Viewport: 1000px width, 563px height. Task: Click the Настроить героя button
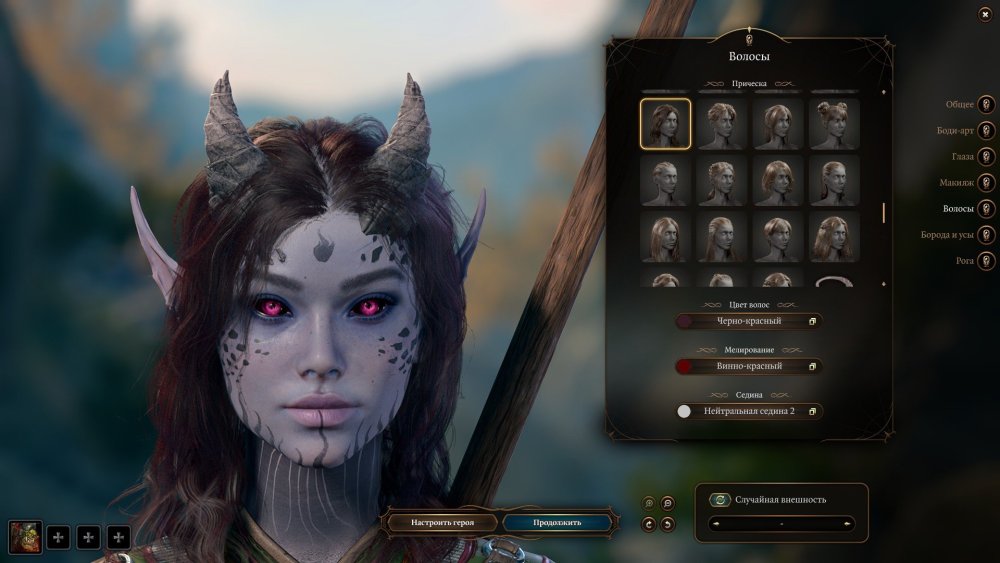click(x=441, y=522)
